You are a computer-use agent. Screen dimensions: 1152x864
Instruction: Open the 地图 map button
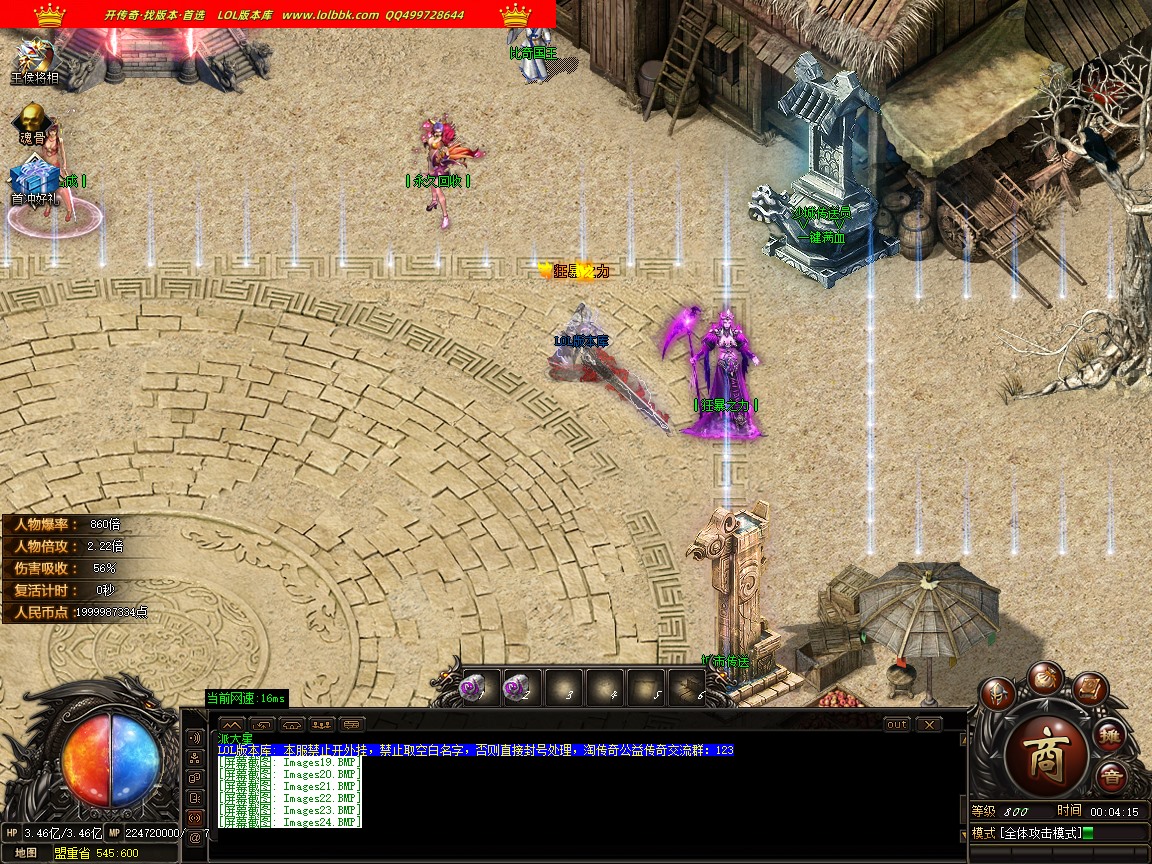tap(26, 853)
